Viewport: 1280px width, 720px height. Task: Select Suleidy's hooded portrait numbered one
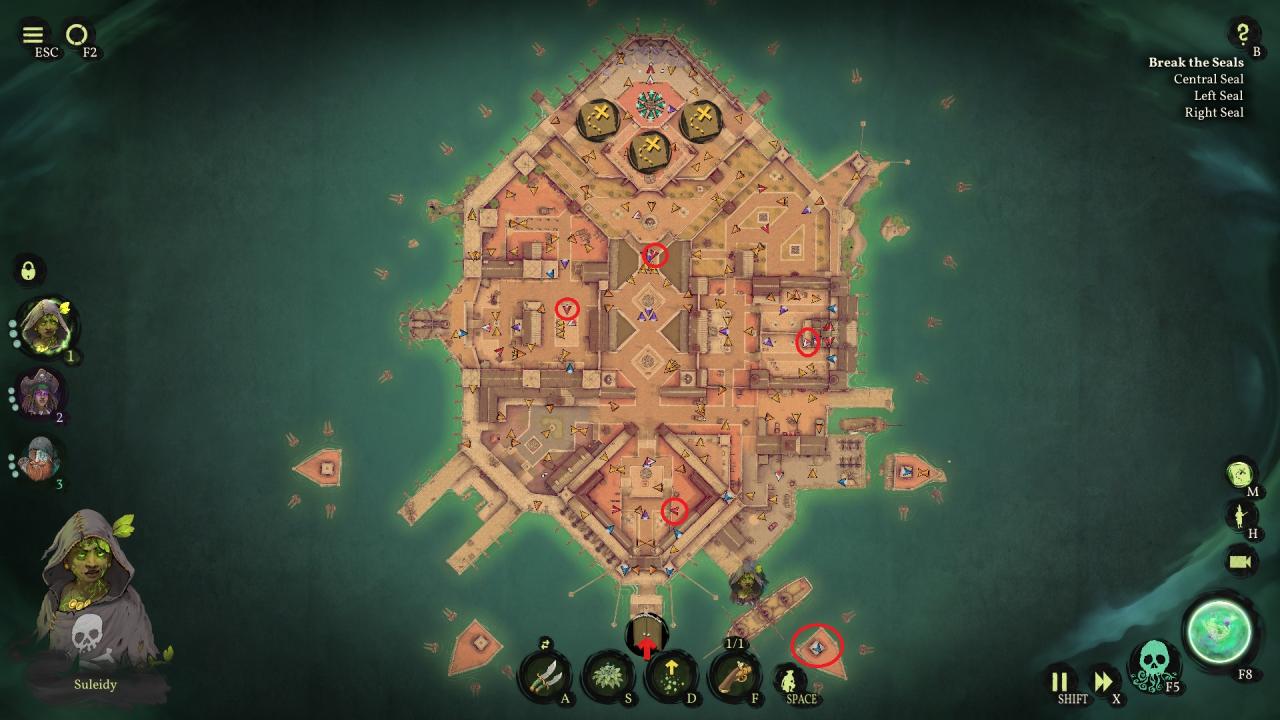point(44,326)
